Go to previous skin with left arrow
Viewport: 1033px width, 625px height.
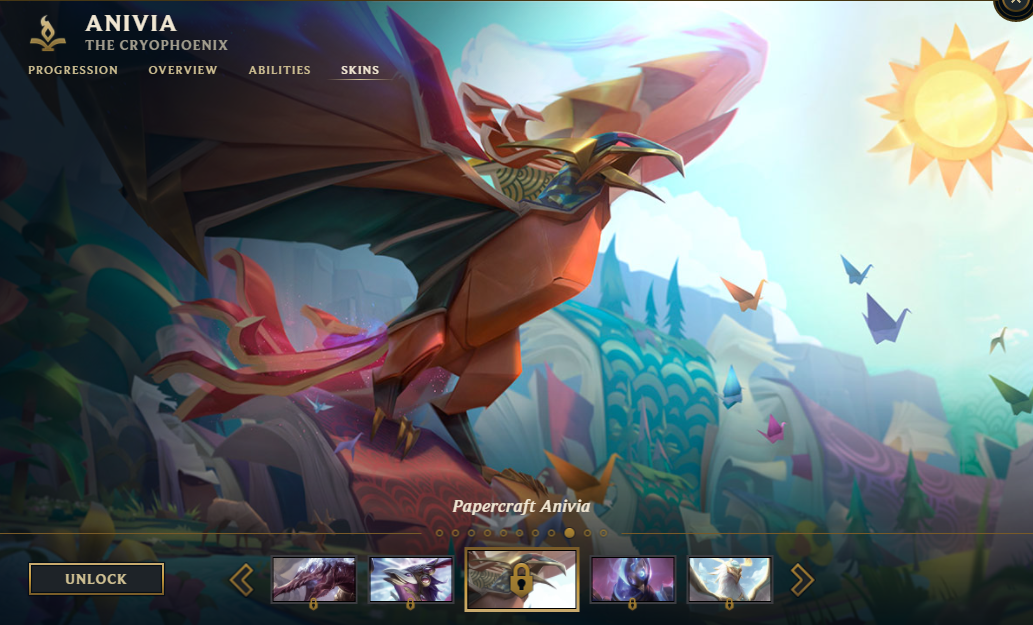[x=241, y=580]
